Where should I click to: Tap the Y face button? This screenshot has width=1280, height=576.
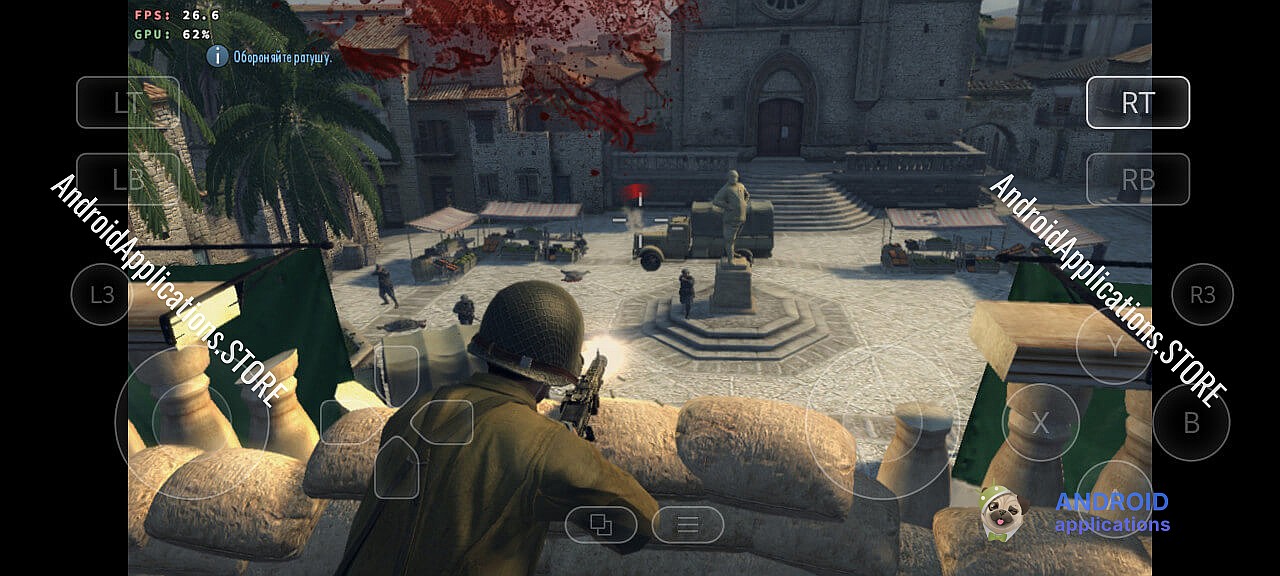(x=1114, y=346)
